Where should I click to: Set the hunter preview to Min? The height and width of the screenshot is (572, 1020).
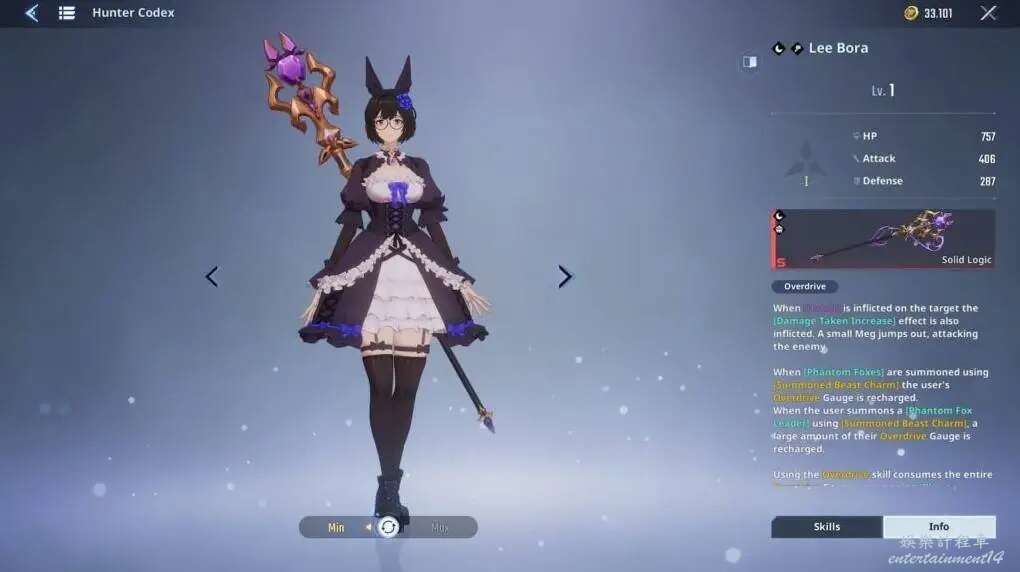coord(336,527)
